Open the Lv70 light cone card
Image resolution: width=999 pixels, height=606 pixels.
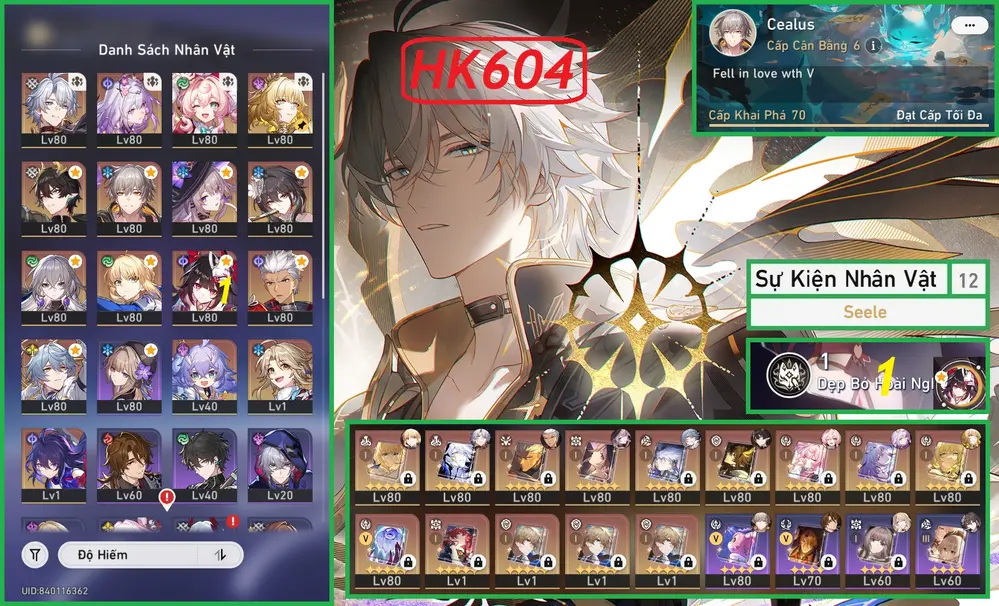coord(808,549)
